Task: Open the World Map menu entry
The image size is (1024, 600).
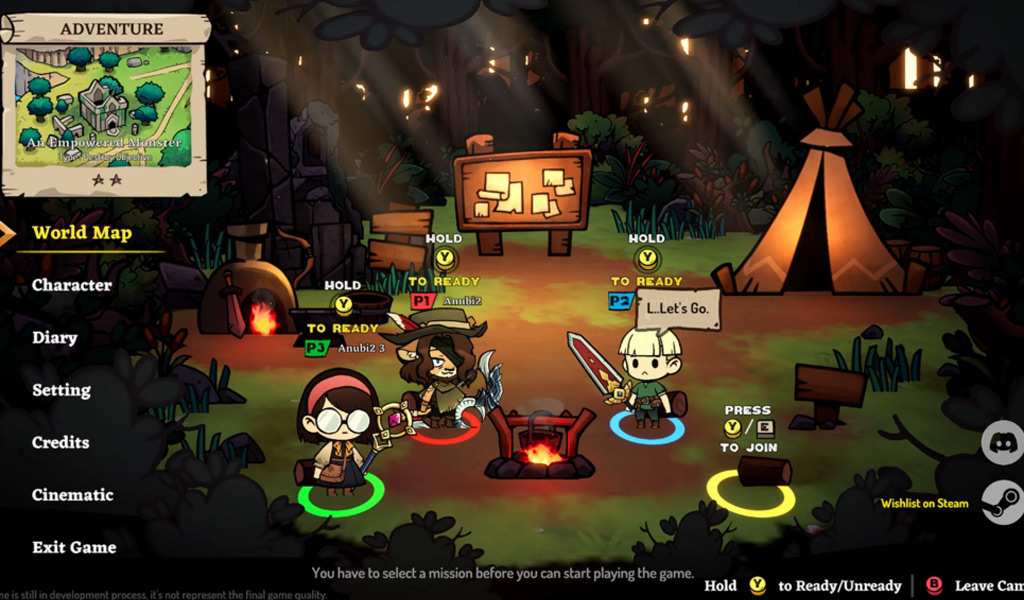Action: coord(82,233)
